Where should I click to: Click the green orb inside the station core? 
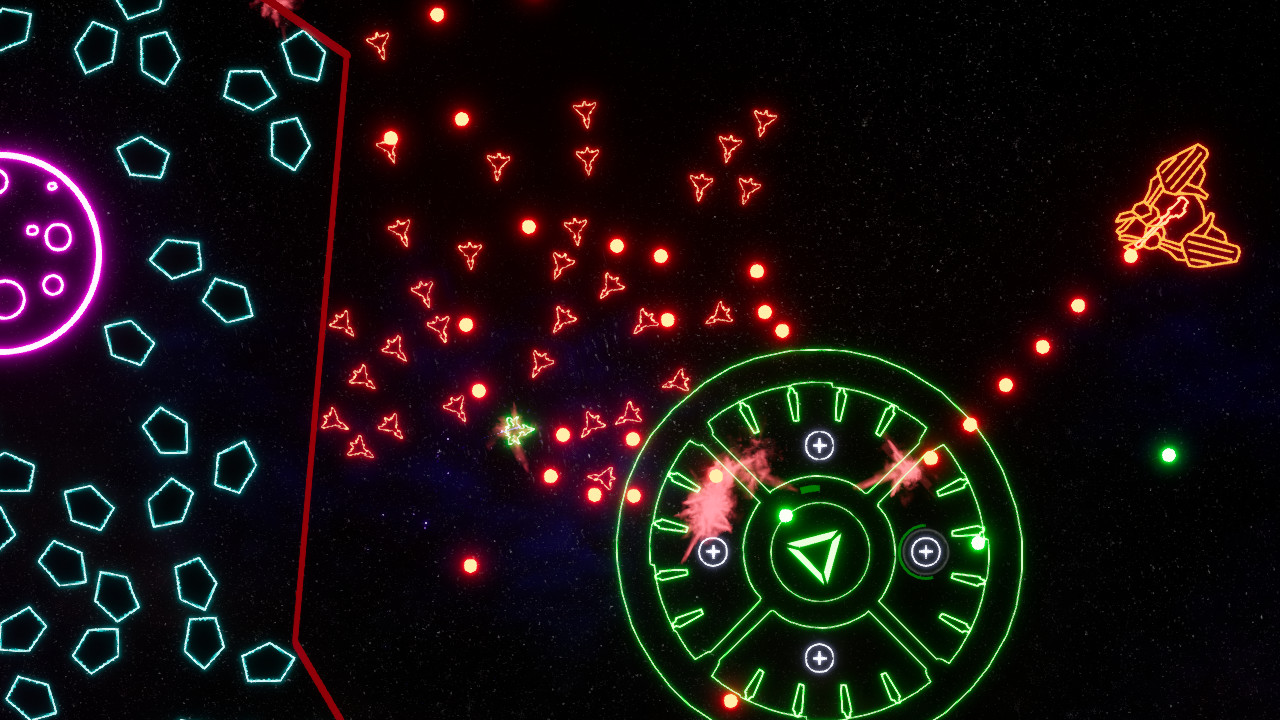[x=786, y=516]
